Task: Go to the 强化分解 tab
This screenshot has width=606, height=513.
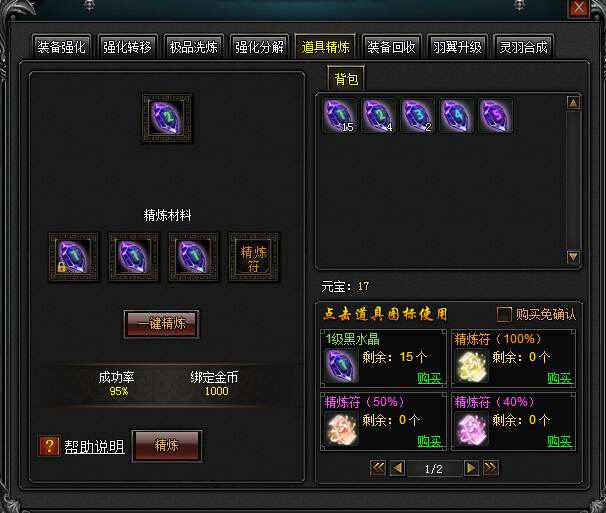Action: click(260, 47)
